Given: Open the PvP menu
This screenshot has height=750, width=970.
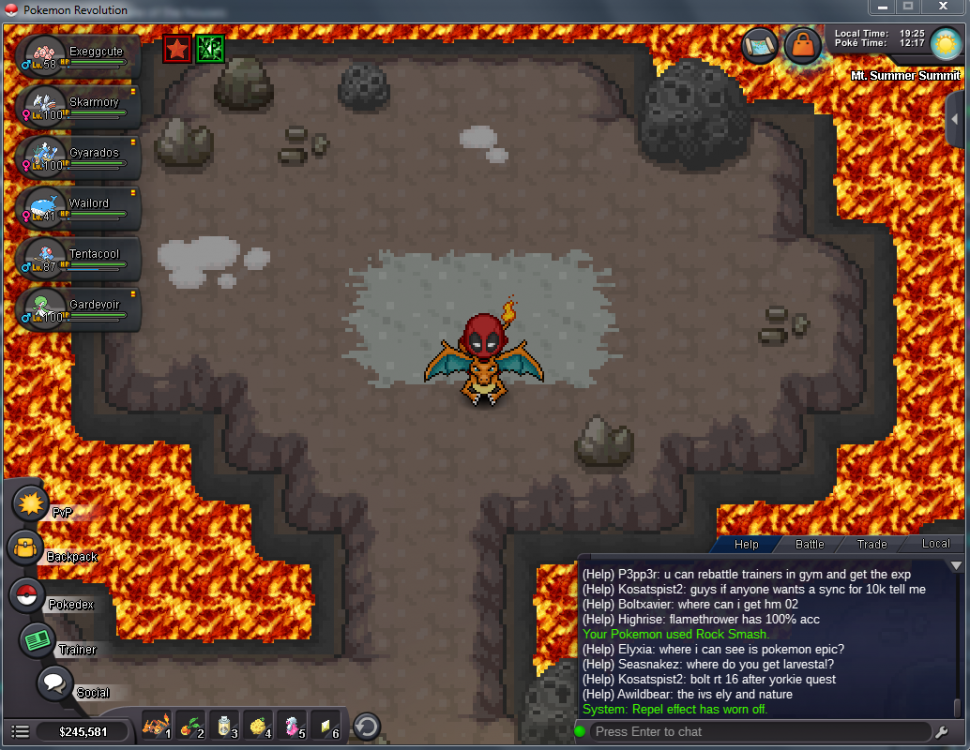Looking at the screenshot, I should pos(31,501).
